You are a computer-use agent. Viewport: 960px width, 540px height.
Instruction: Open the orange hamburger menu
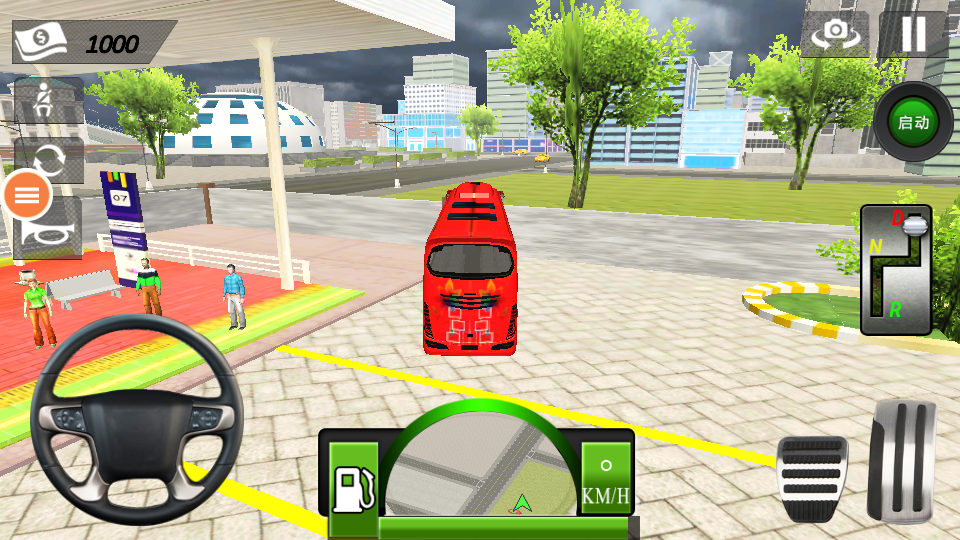pos(28,196)
